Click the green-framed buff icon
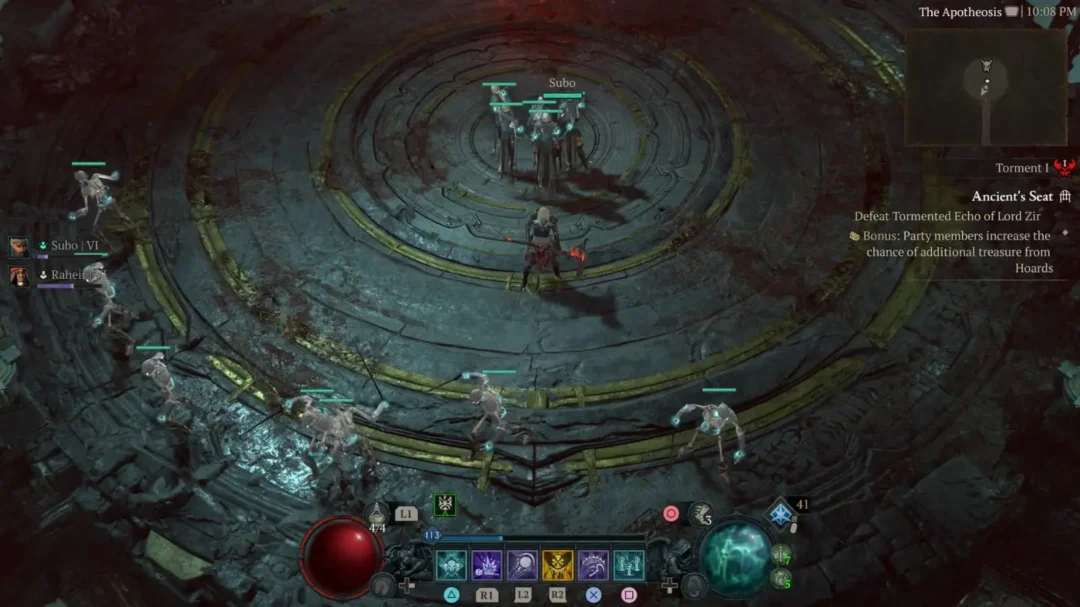This screenshot has width=1080, height=607. [444, 505]
